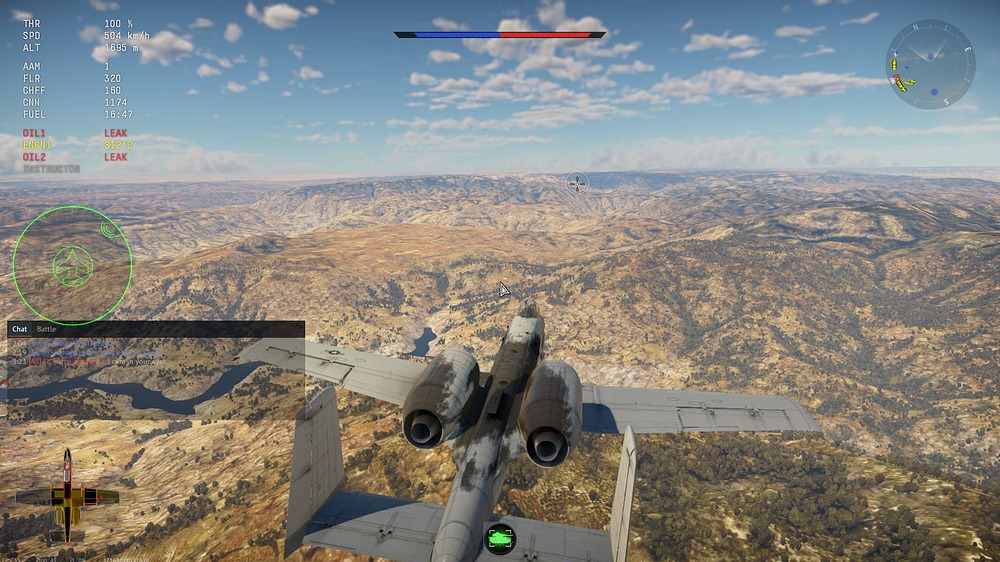Switch to the Battle chat tab

click(47, 329)
